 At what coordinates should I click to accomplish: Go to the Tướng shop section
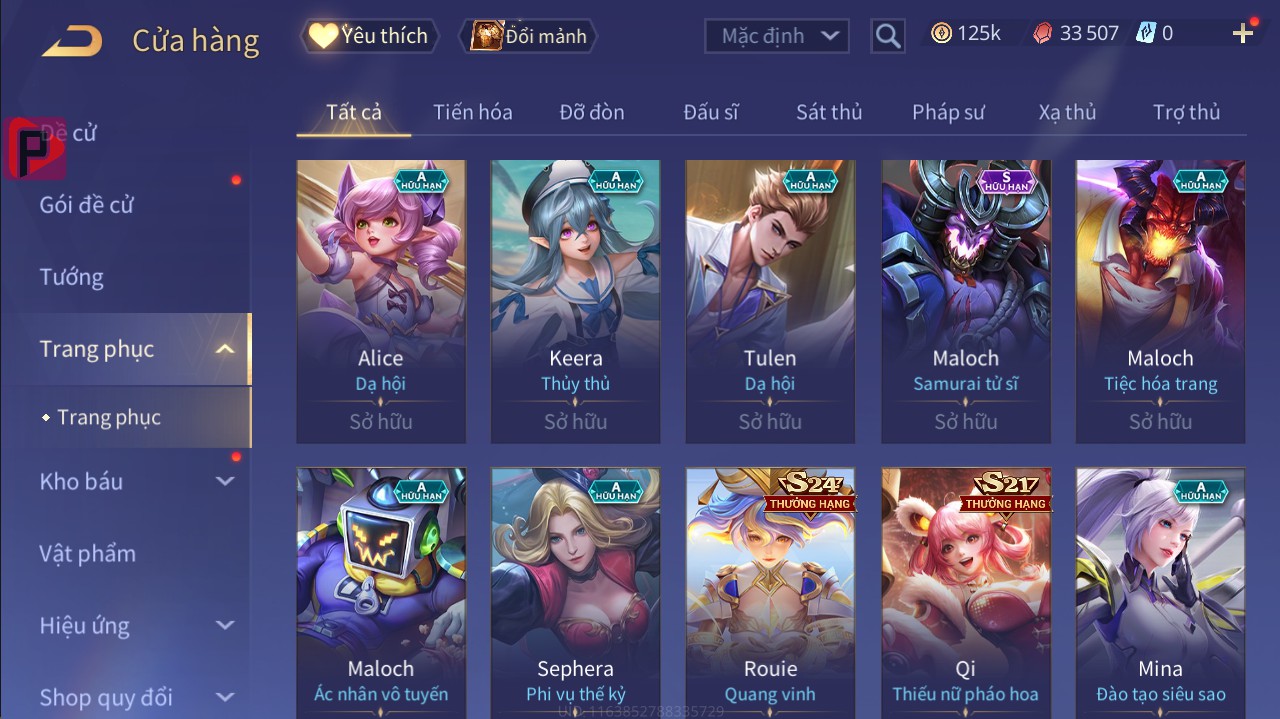coord(71,277)
